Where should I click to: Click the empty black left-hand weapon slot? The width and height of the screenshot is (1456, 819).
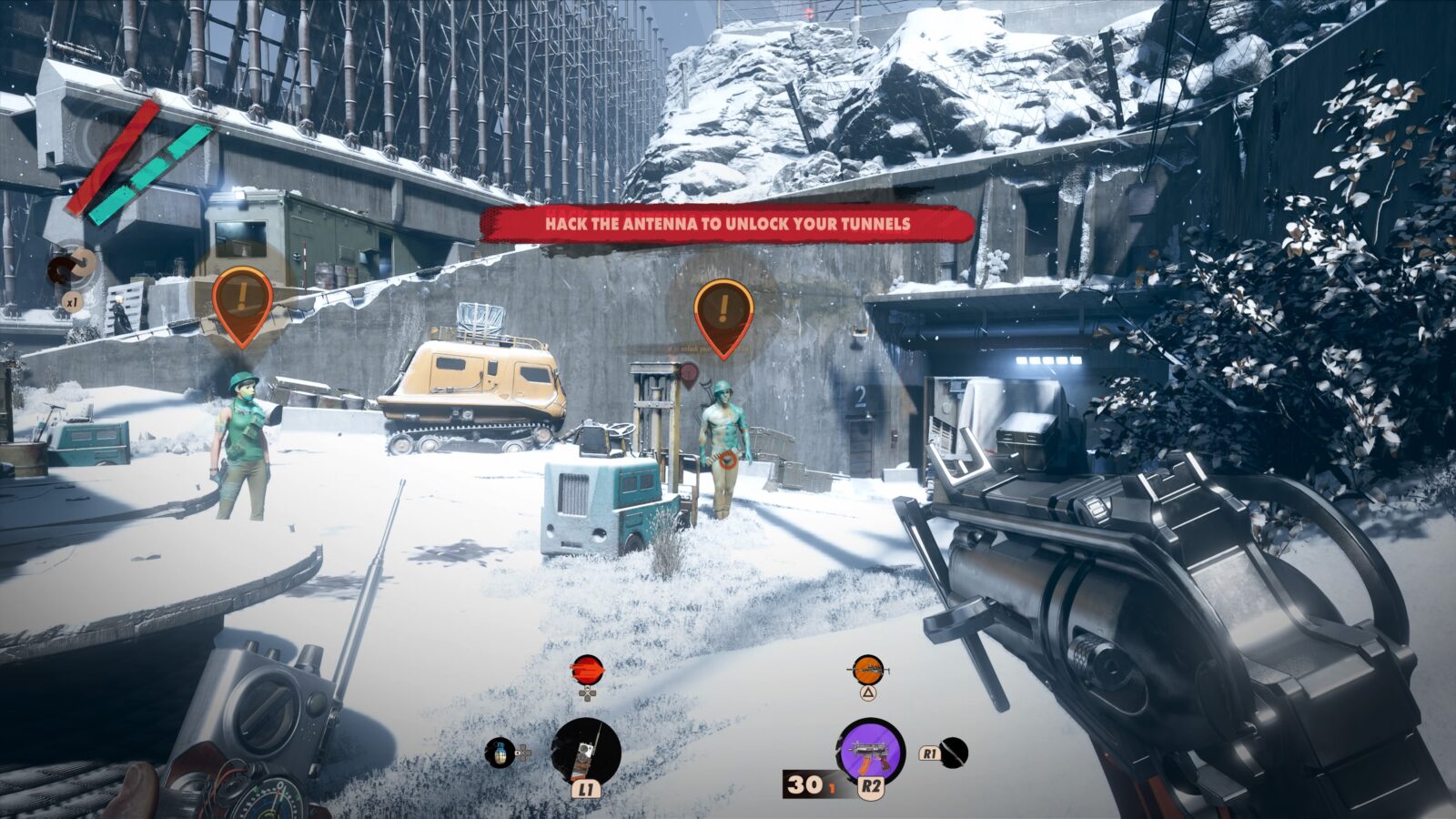pos(954,753)
